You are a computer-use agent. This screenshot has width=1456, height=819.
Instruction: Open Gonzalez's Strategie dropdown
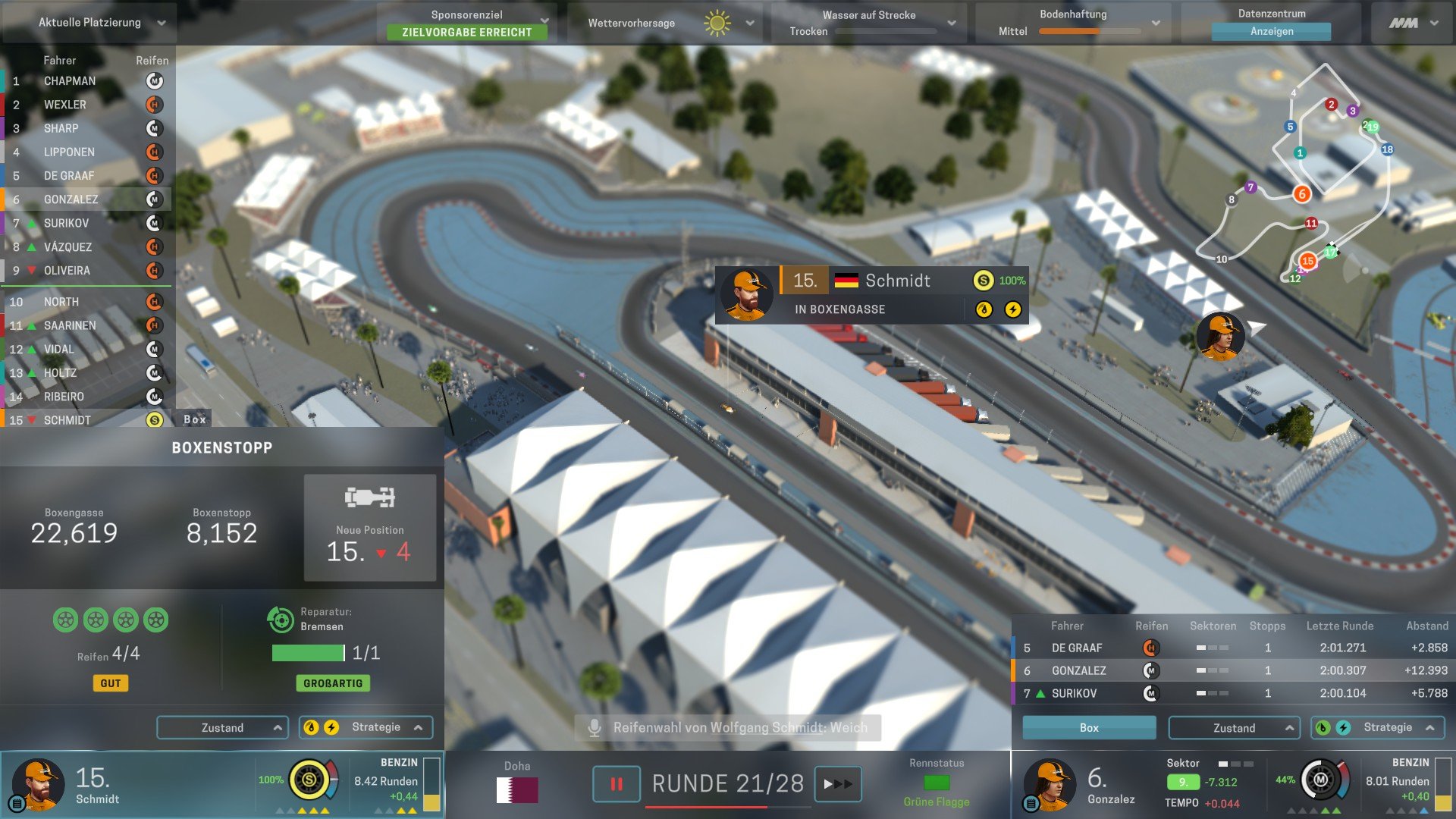1378,728
